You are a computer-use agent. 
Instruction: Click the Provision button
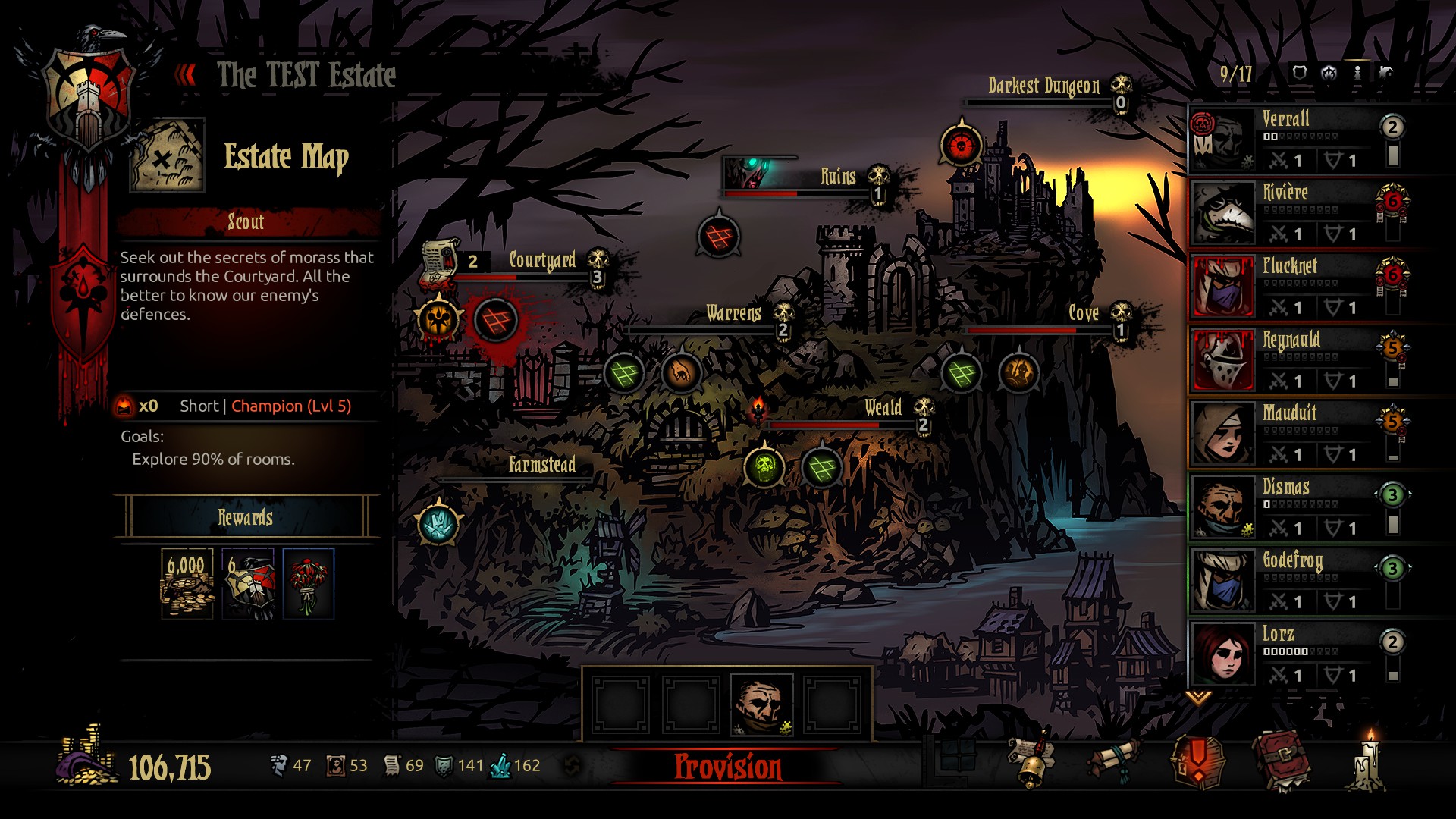727,767
